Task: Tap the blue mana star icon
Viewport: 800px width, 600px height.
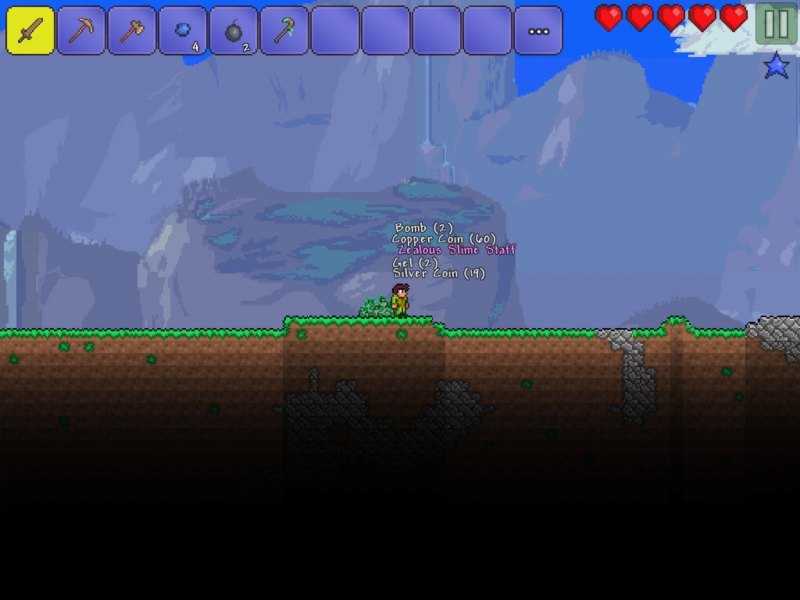Action: 777,66
